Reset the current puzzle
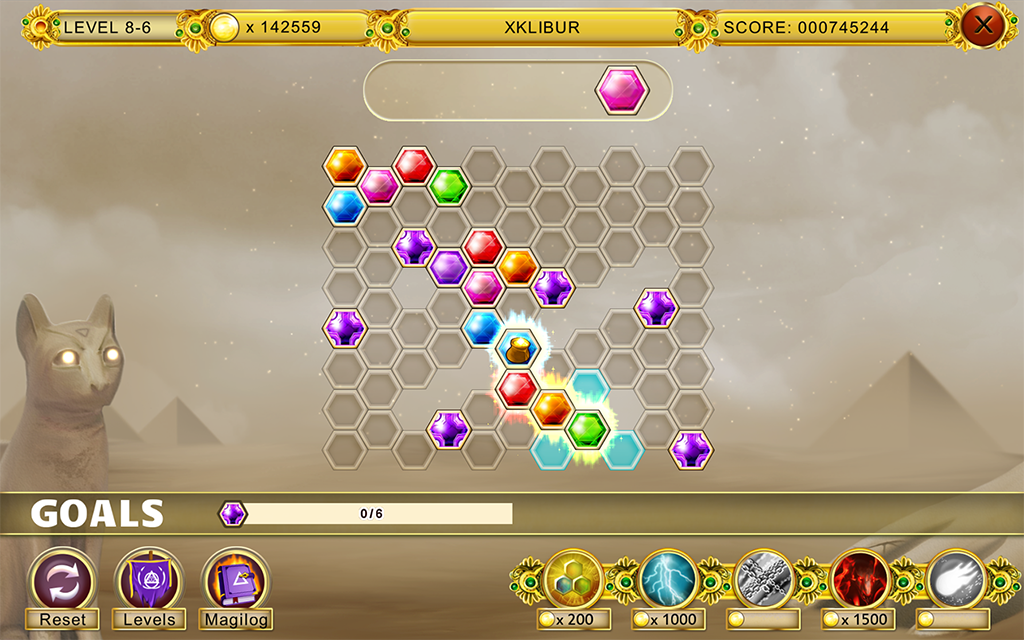The width and height of the screenshot is (1024, 640). [62, 581]
